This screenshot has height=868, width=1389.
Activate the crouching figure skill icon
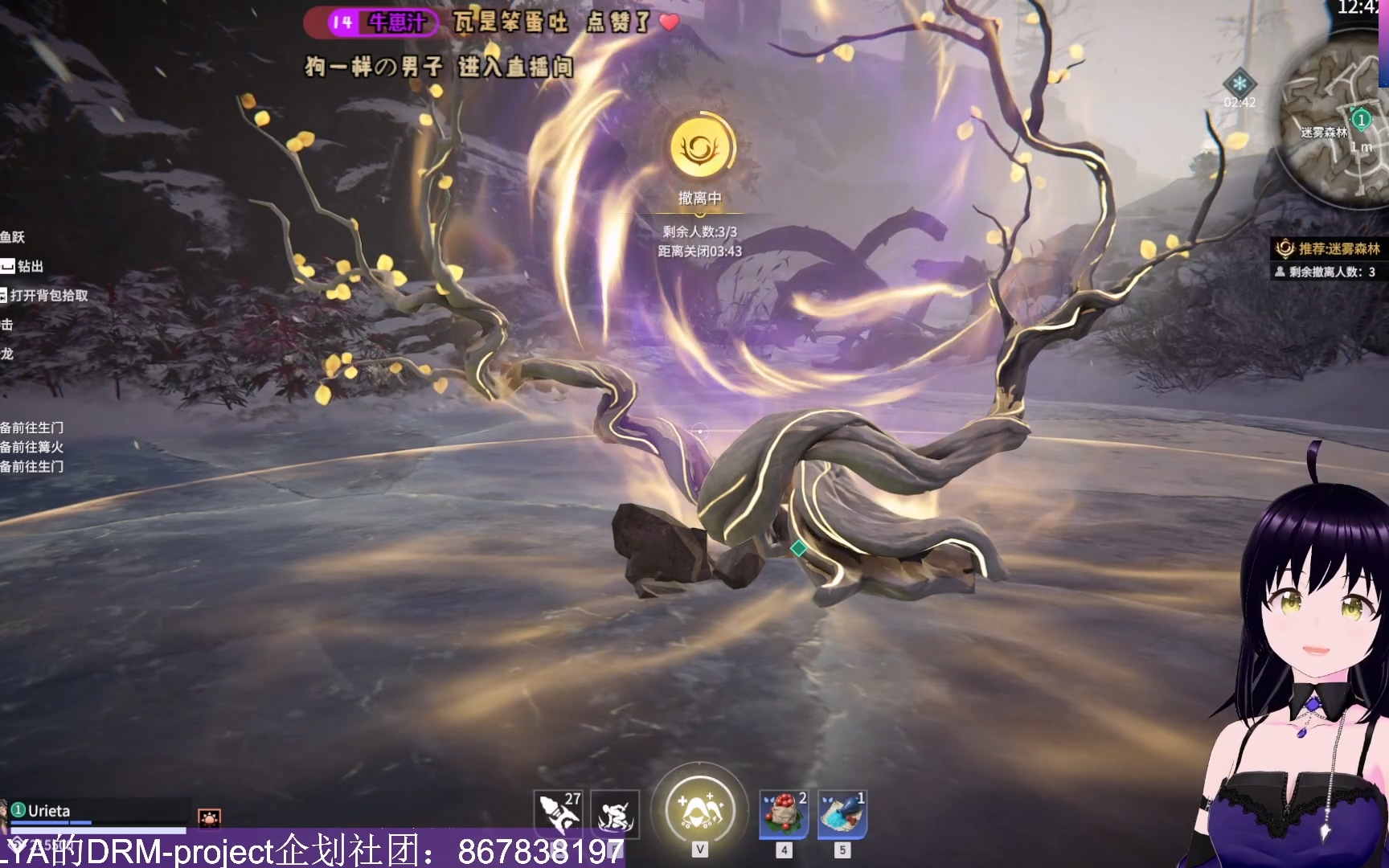[615, 813]
